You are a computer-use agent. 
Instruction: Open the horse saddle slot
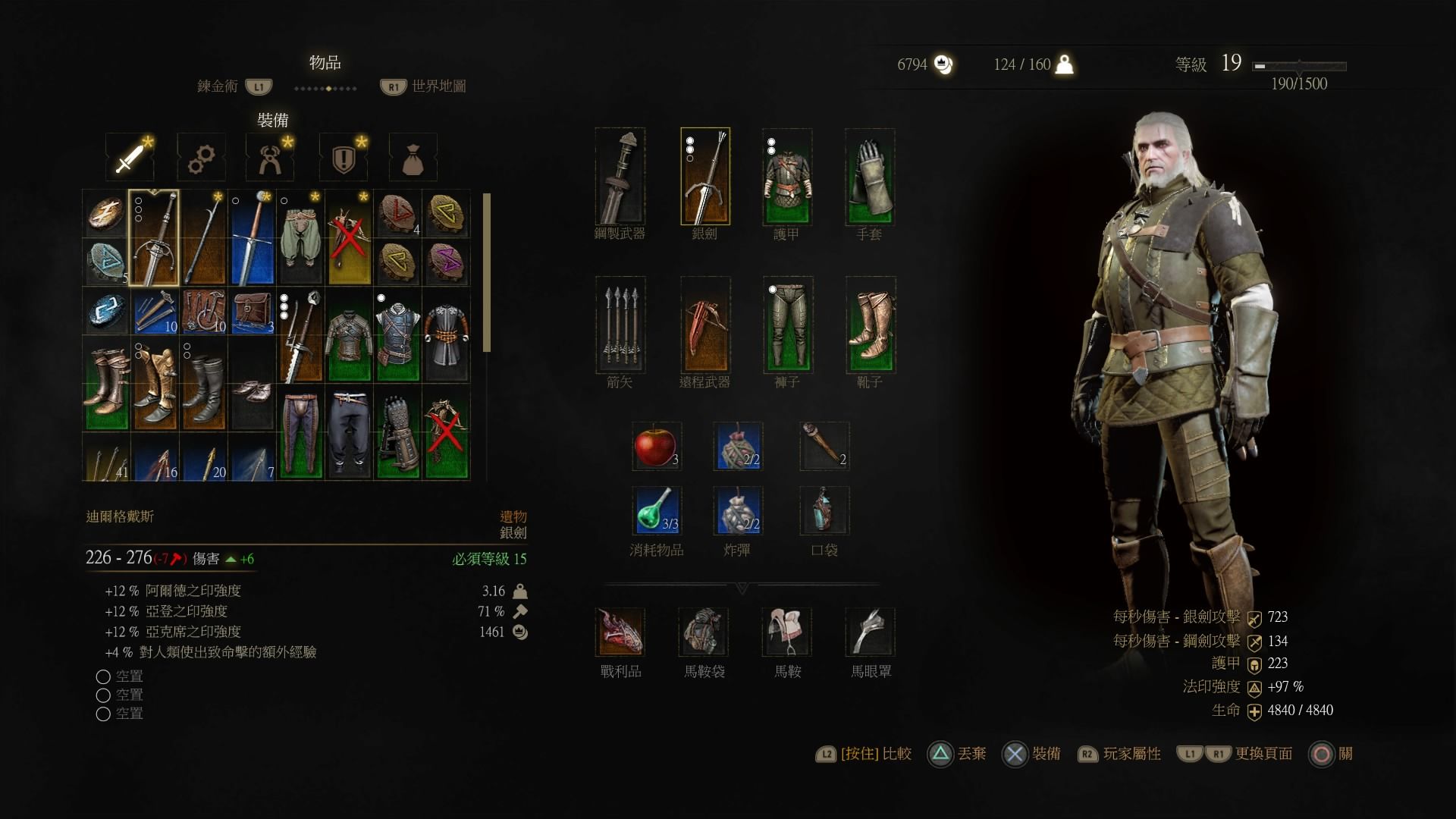[787, 632]
